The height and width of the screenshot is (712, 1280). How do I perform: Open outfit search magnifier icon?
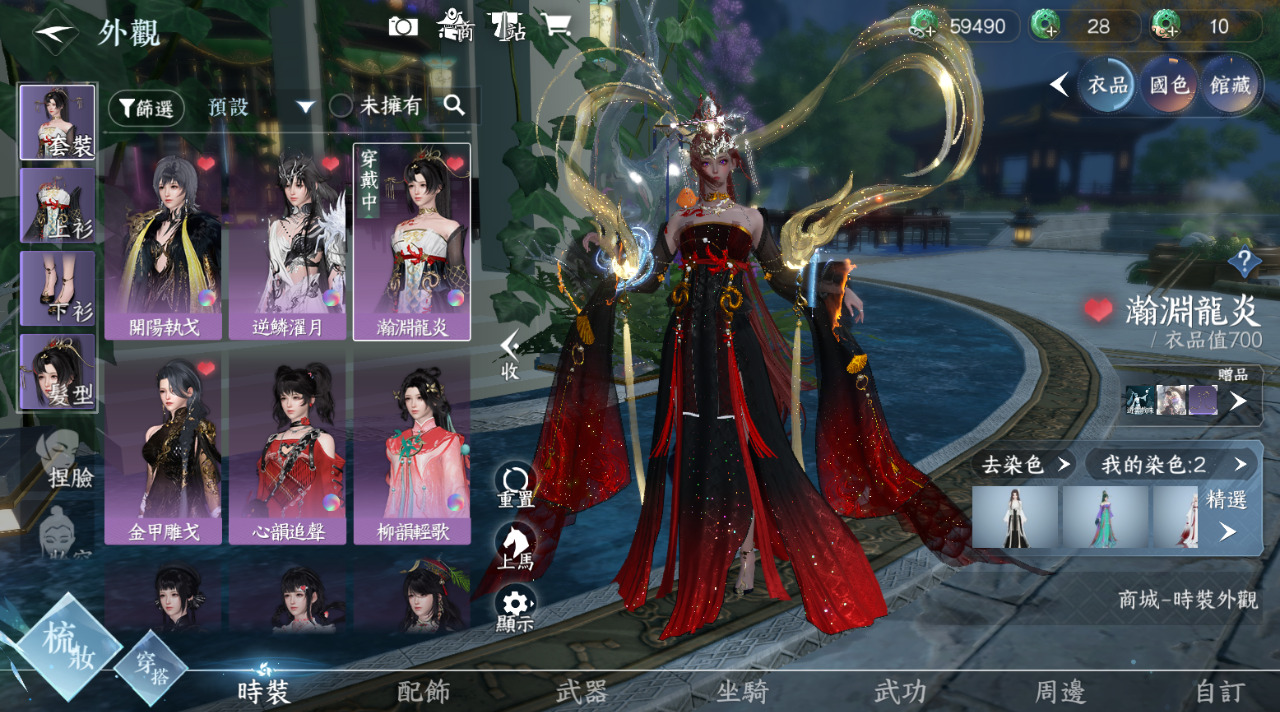454,105
